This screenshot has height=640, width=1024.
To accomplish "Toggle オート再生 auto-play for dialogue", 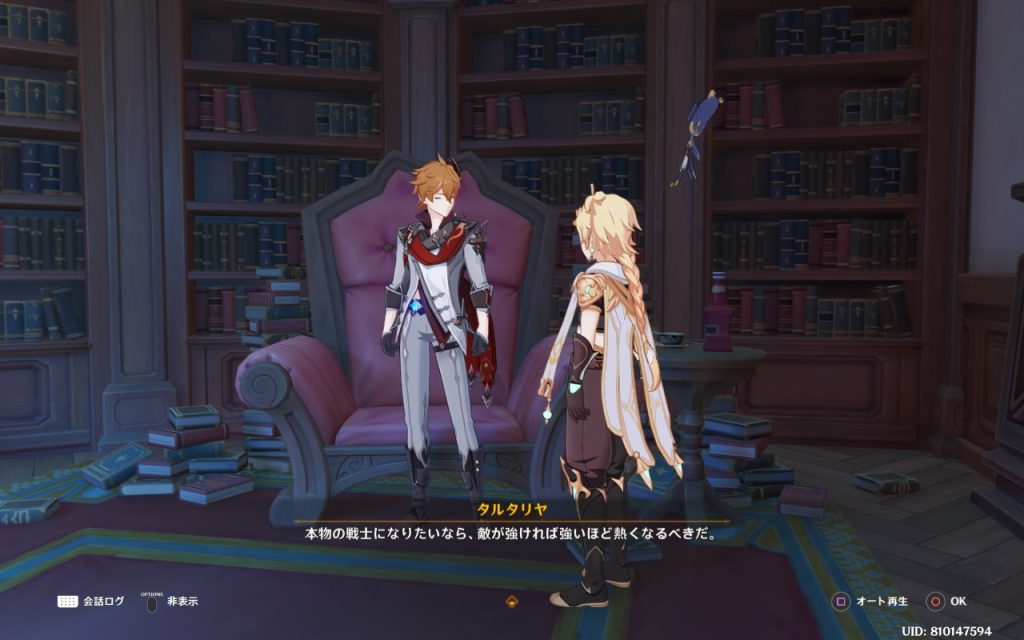I will [x=872, y=602].
